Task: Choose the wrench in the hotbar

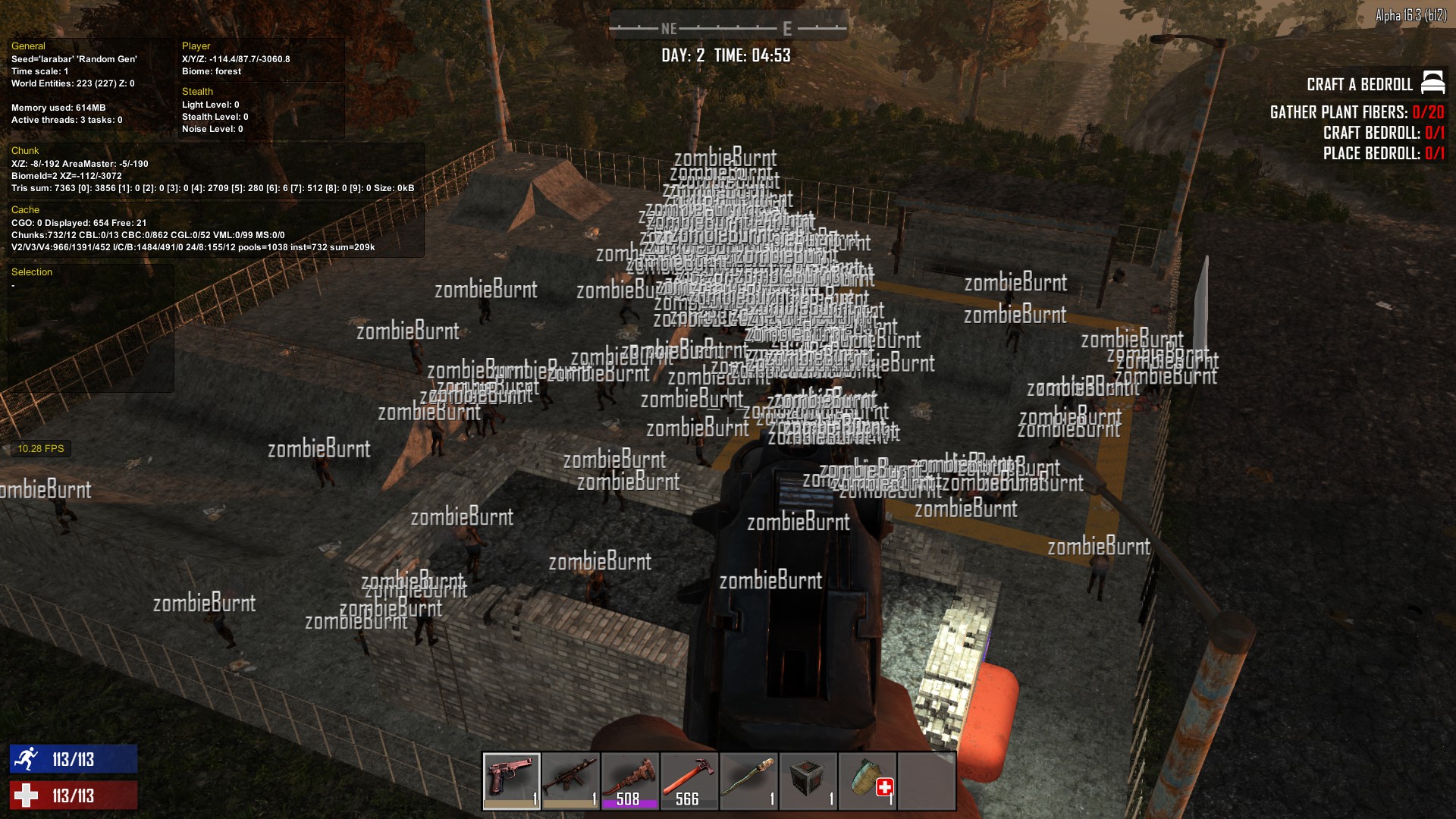Action: pos(629,780)
